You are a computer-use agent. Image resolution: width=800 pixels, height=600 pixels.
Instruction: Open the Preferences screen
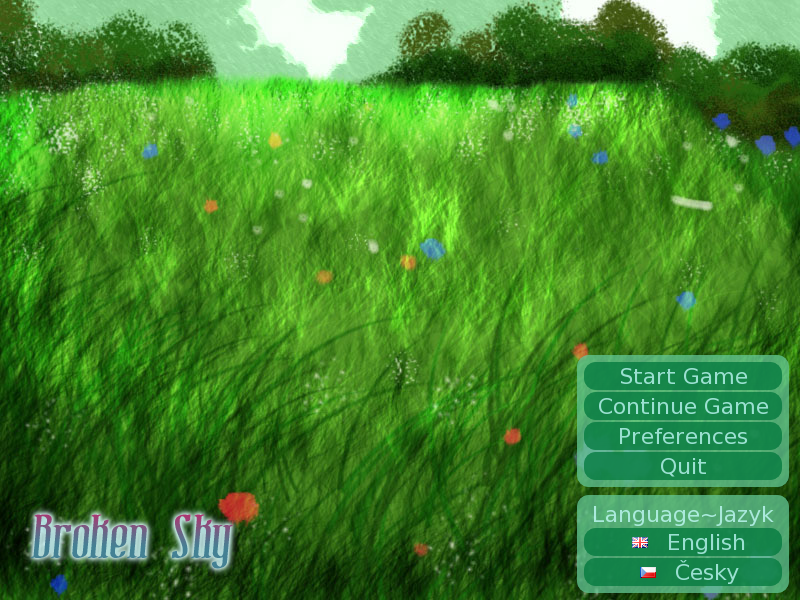(683, 436)
